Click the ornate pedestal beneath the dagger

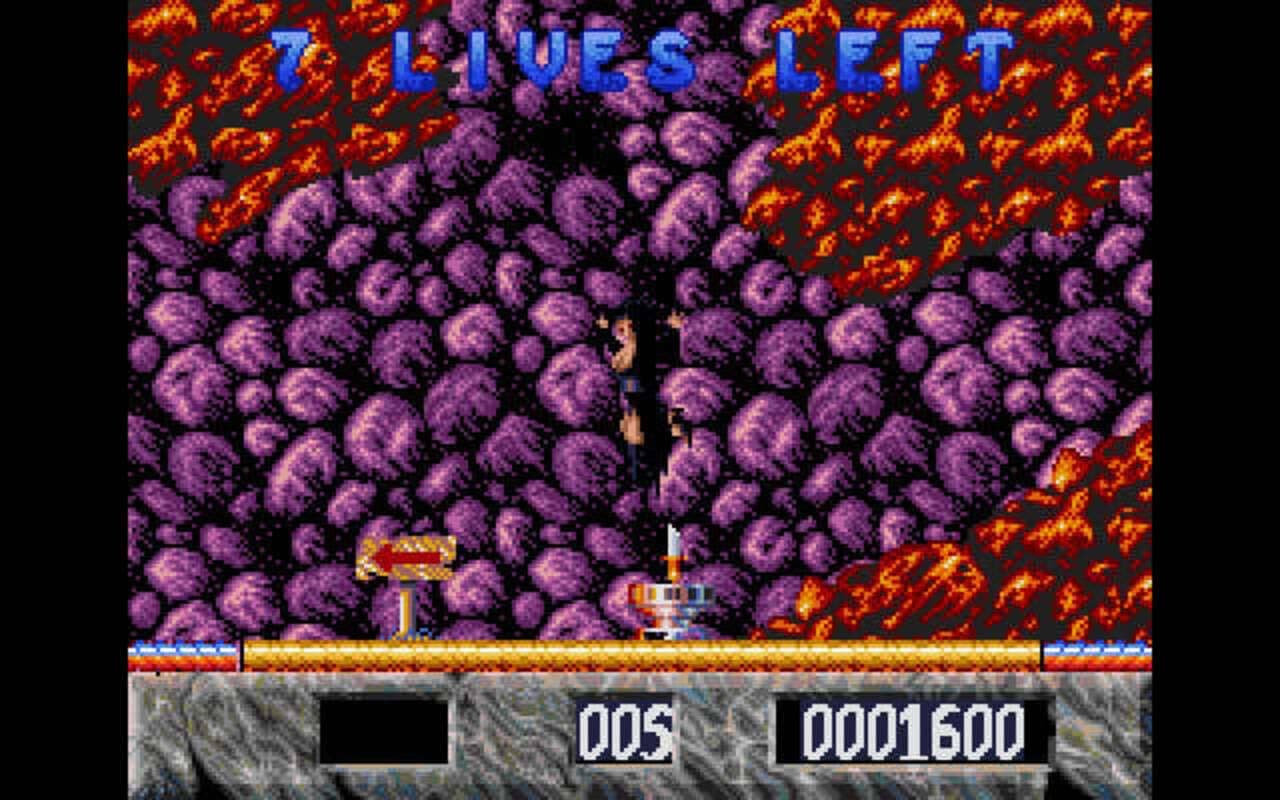pos(665,605)
